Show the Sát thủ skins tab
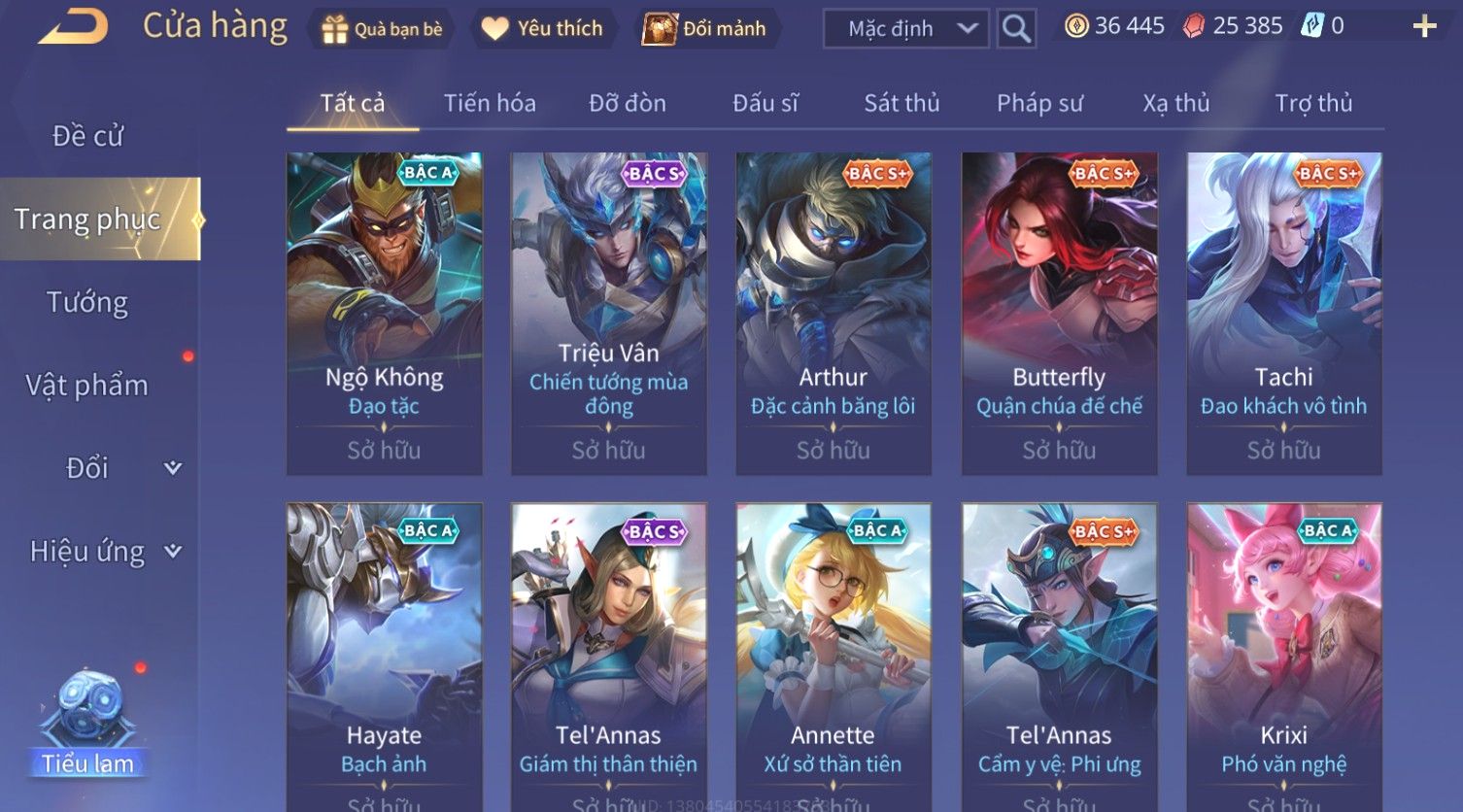 (902, 103)
